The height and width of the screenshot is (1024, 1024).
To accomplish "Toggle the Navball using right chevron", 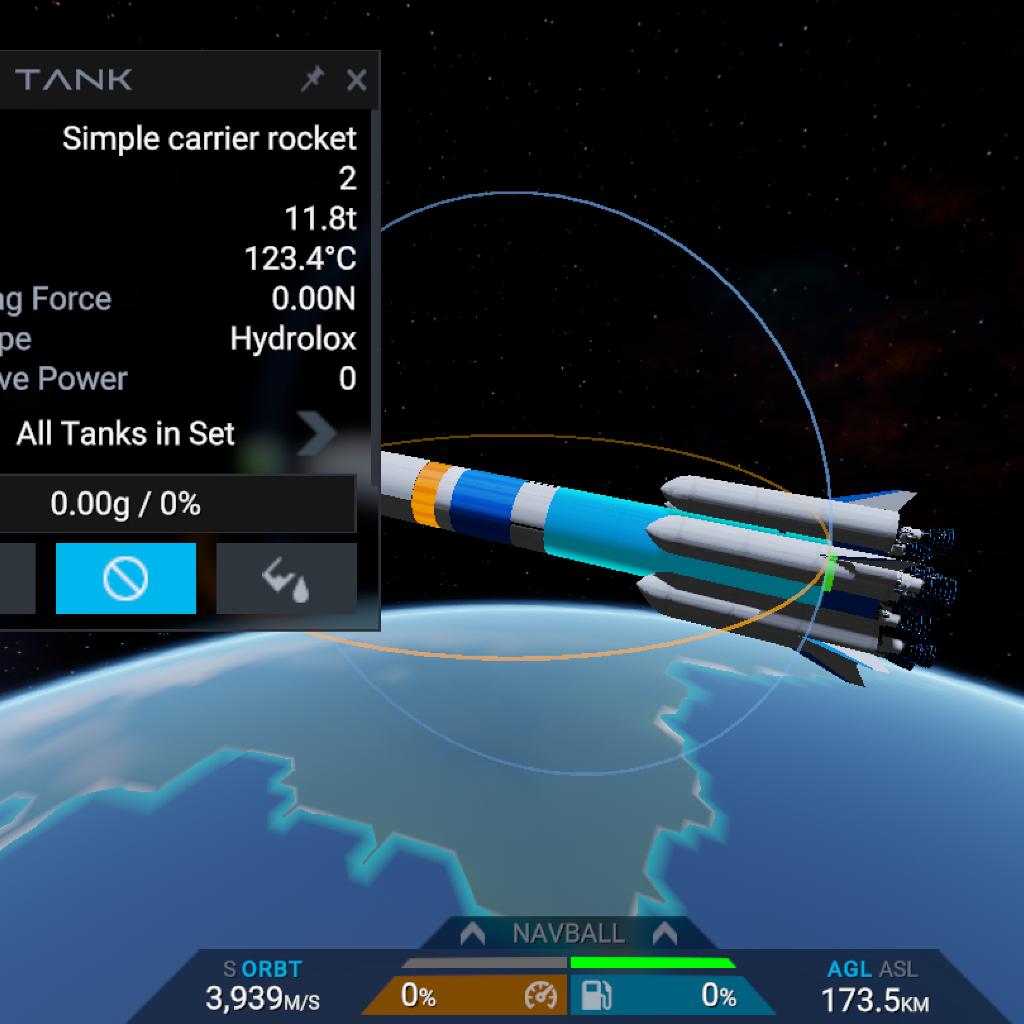I will (x=665, y=934).
